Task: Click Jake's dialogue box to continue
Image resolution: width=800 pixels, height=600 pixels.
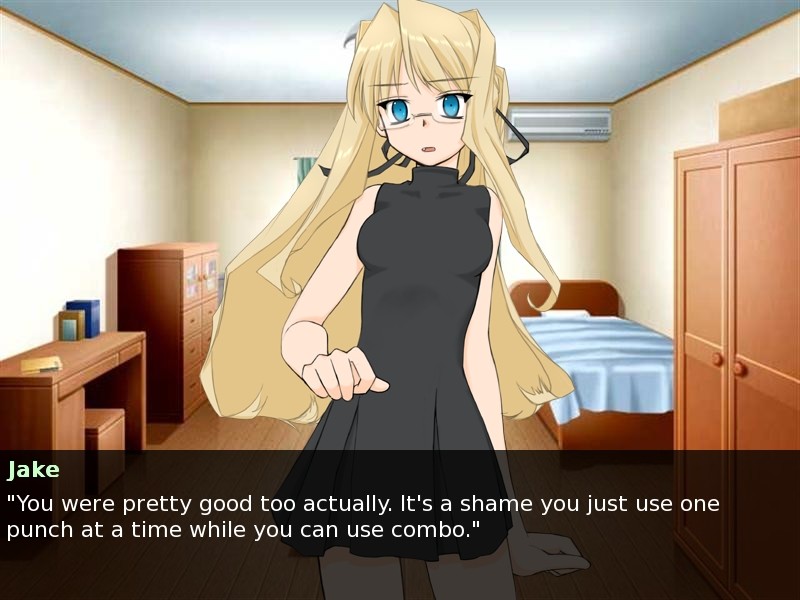Action: coord(400,515)
